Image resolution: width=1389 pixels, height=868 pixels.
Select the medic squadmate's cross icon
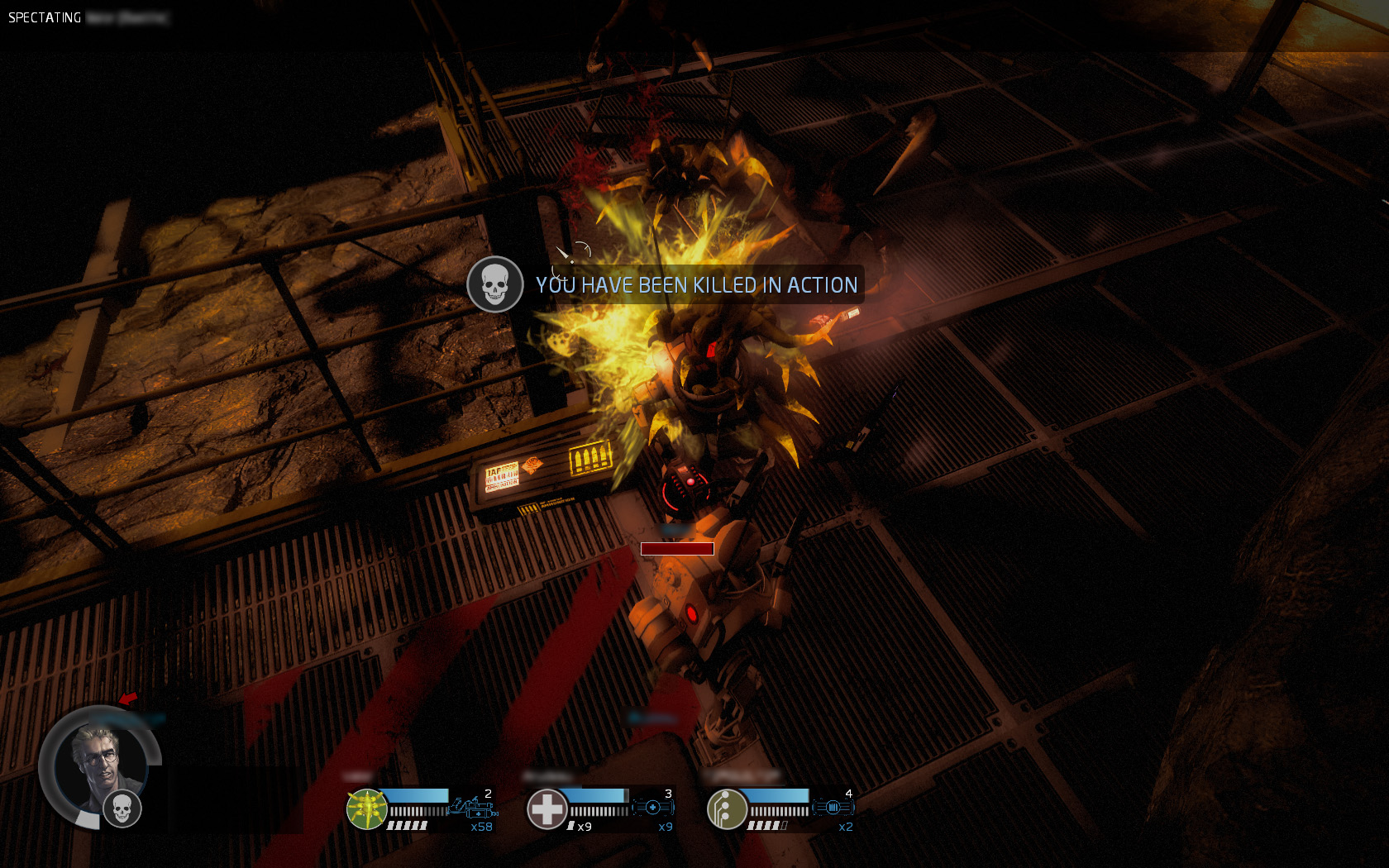pos(547,808)
